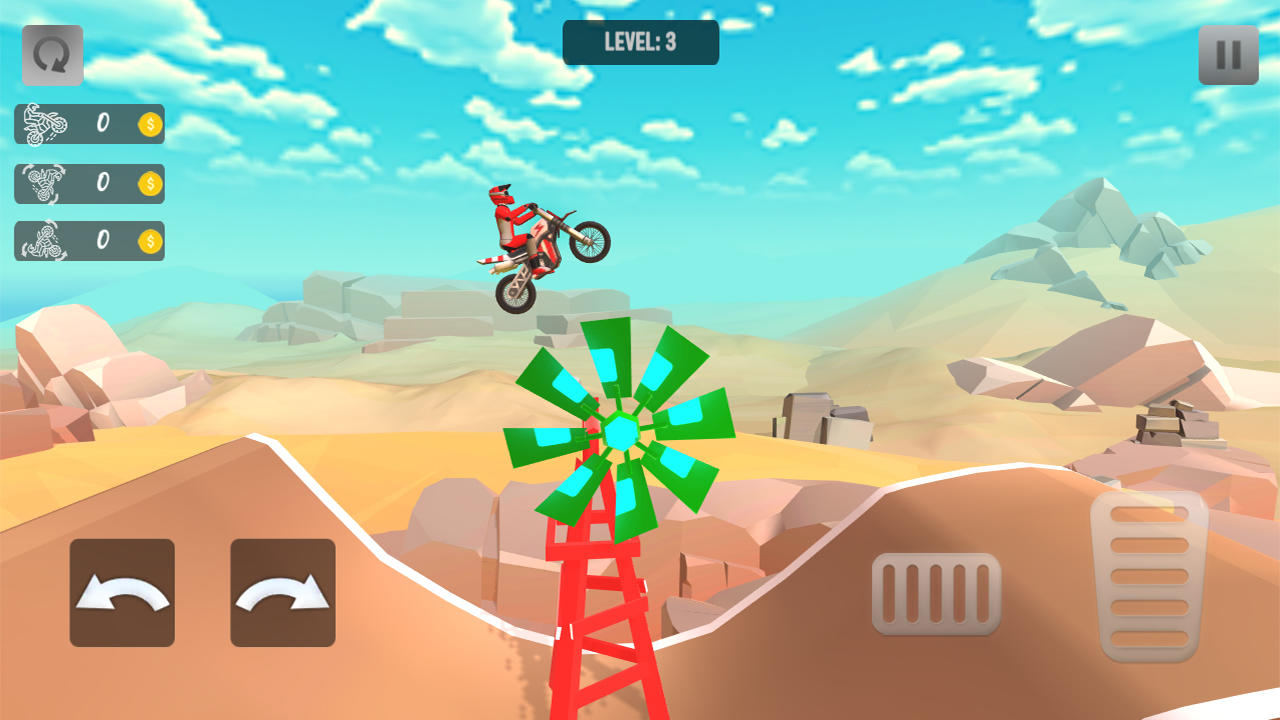1280x720 pixels.
Task: Click the red windmill tower
Action: click(600, 620)
